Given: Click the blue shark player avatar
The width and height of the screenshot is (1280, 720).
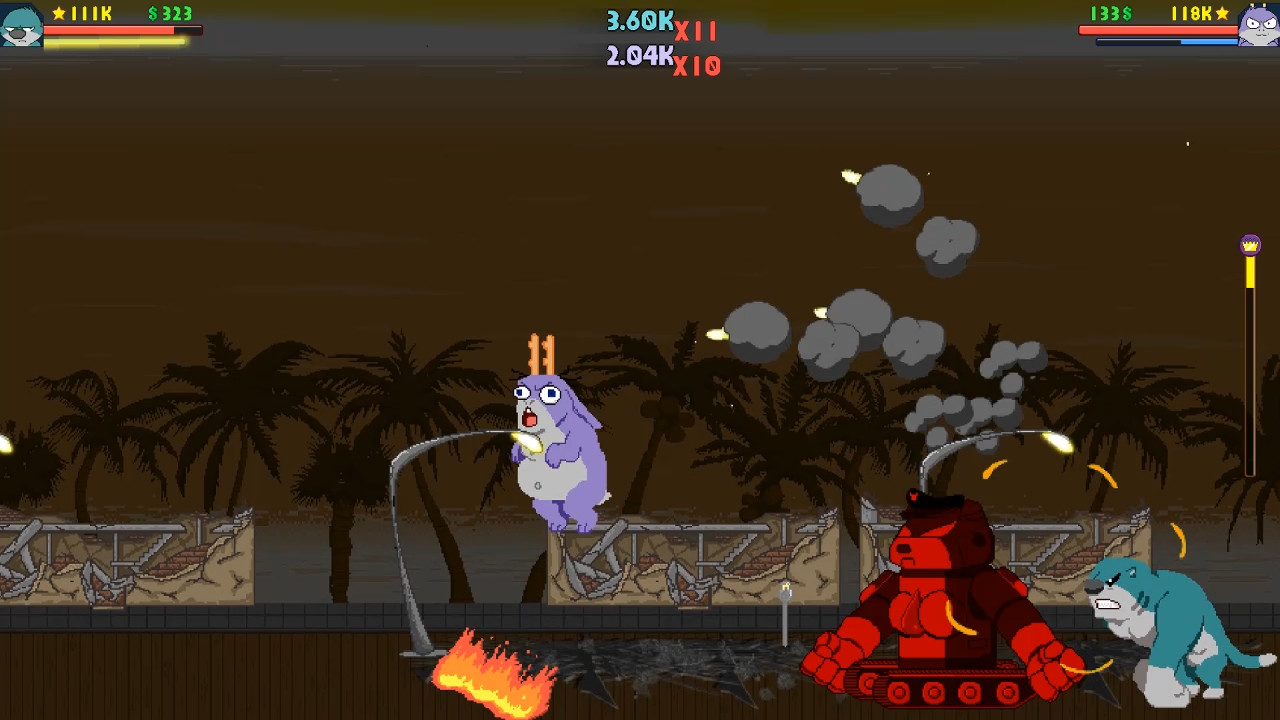Looking at the screenshot, I should 21,25.
